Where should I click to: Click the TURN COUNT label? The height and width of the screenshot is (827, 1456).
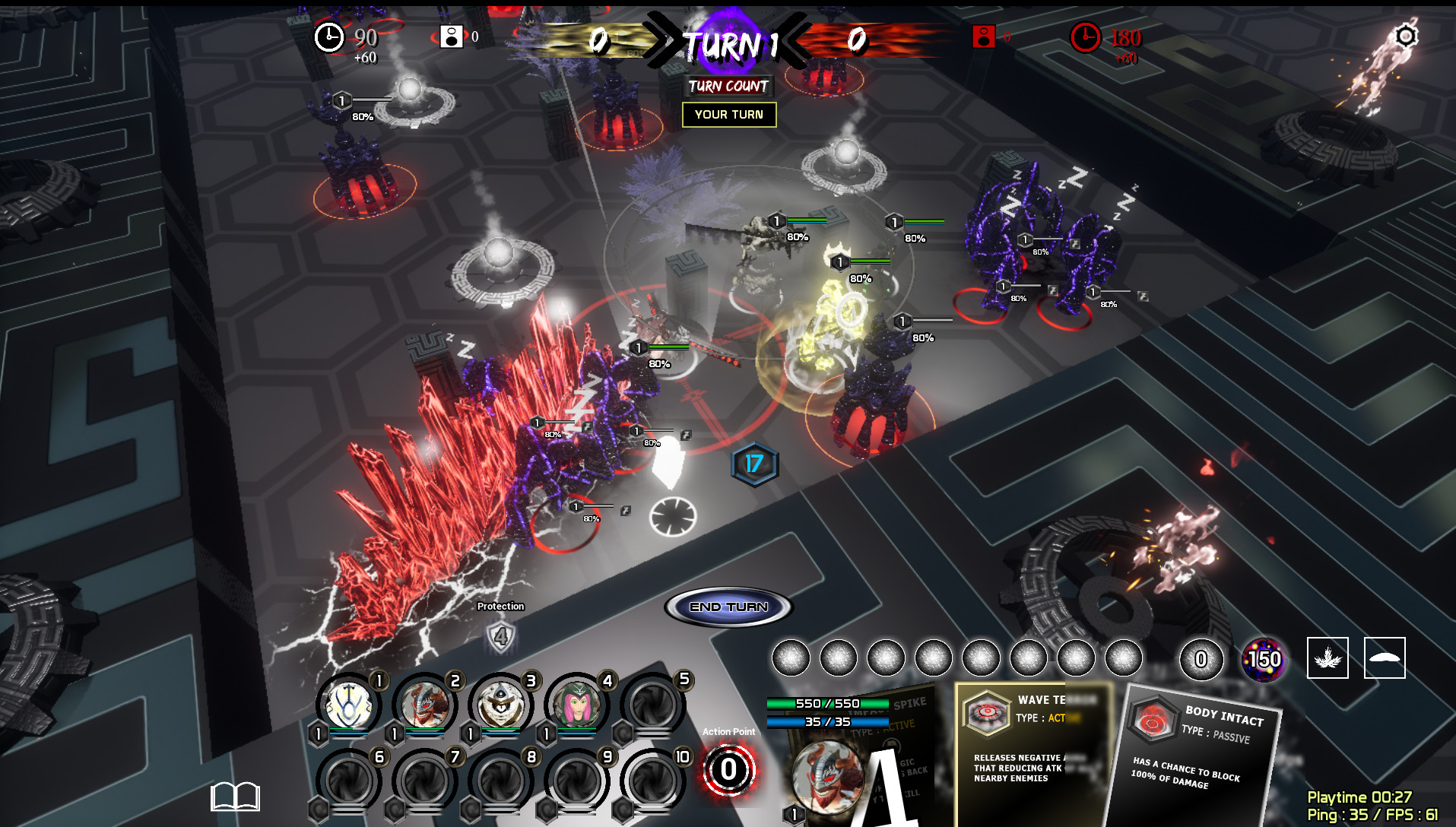coord(728,87)
